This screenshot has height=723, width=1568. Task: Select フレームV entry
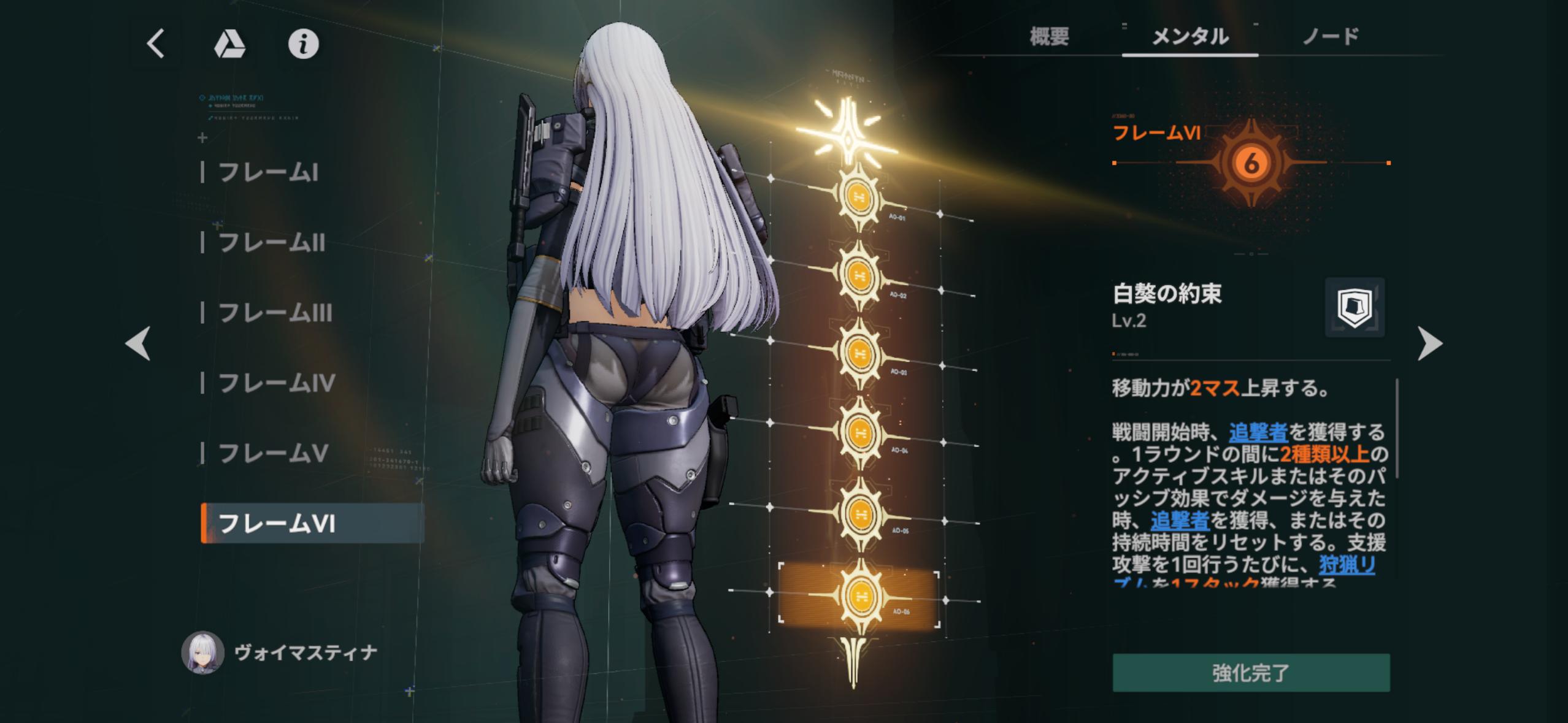[x=273, y=454]
